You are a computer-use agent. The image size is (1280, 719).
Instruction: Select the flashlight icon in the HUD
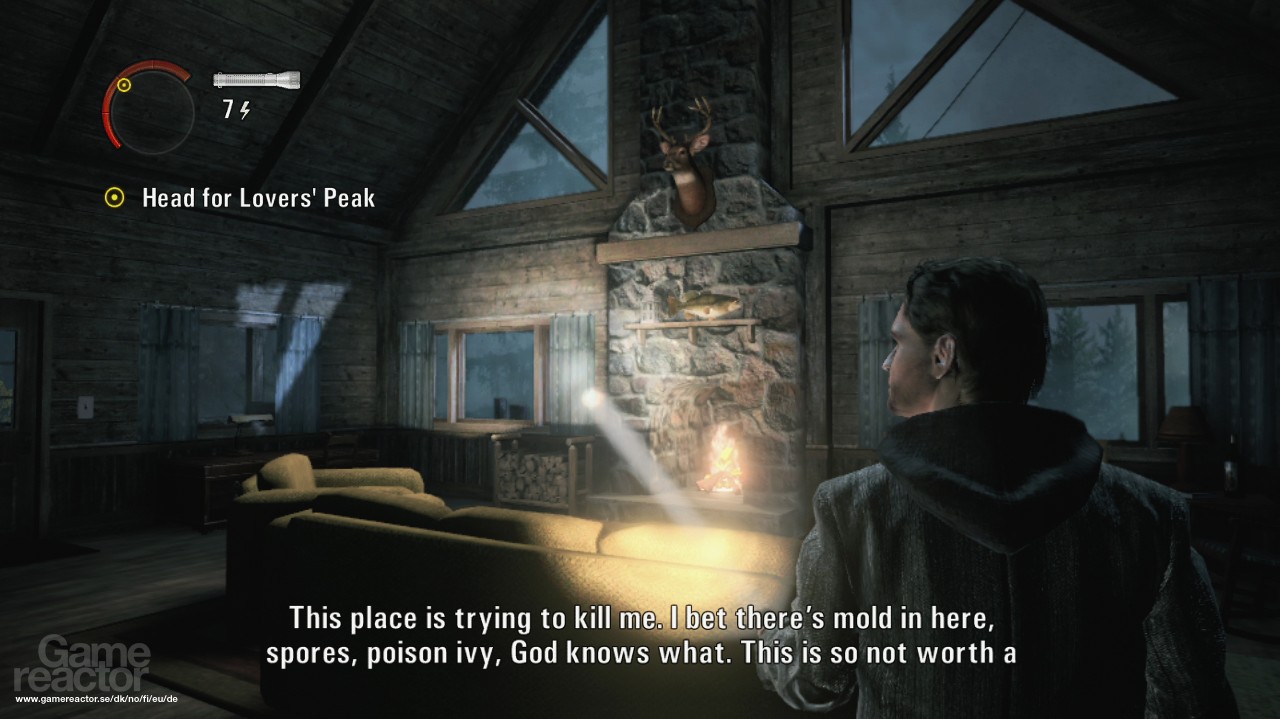point(256,81)
